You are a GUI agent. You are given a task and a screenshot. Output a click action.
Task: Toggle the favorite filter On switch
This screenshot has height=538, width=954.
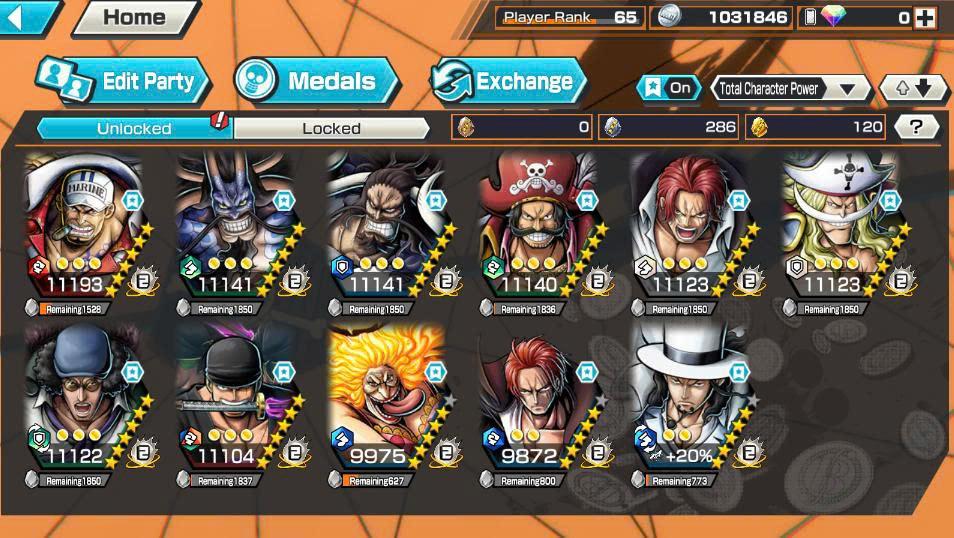tap(669, 88)
